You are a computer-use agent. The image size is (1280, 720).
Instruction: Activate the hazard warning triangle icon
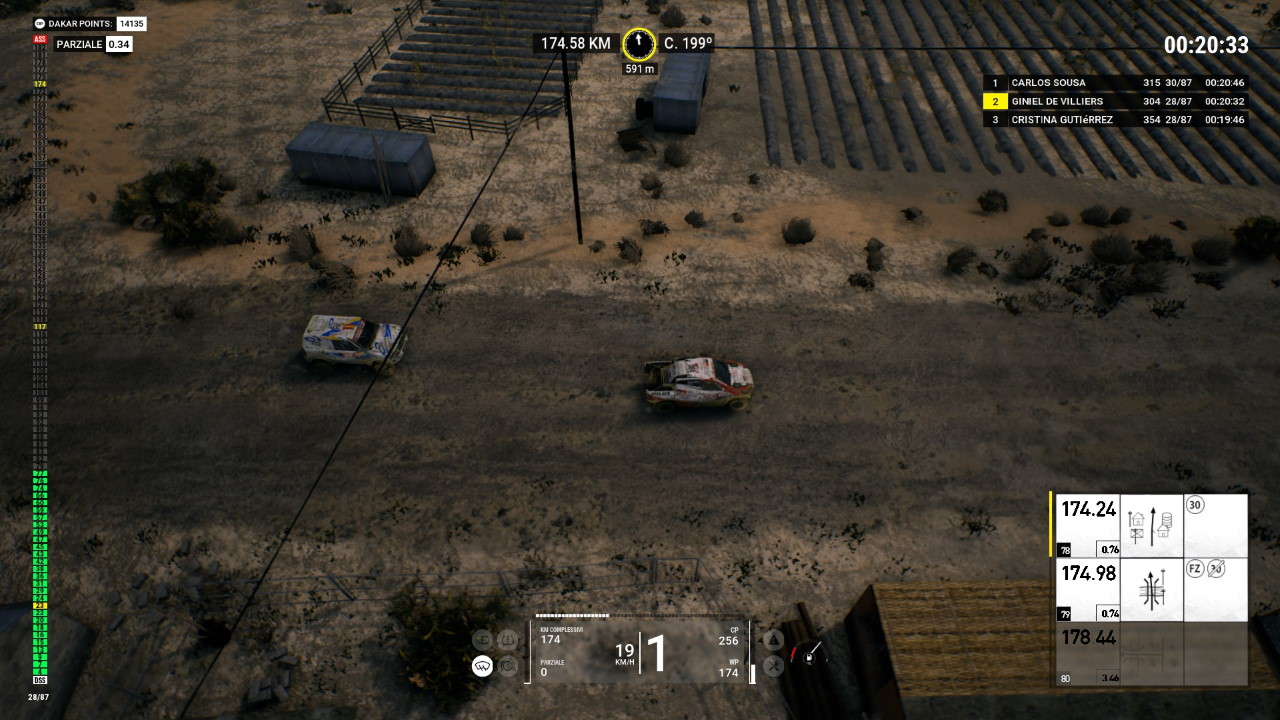[x=773, y=640]
